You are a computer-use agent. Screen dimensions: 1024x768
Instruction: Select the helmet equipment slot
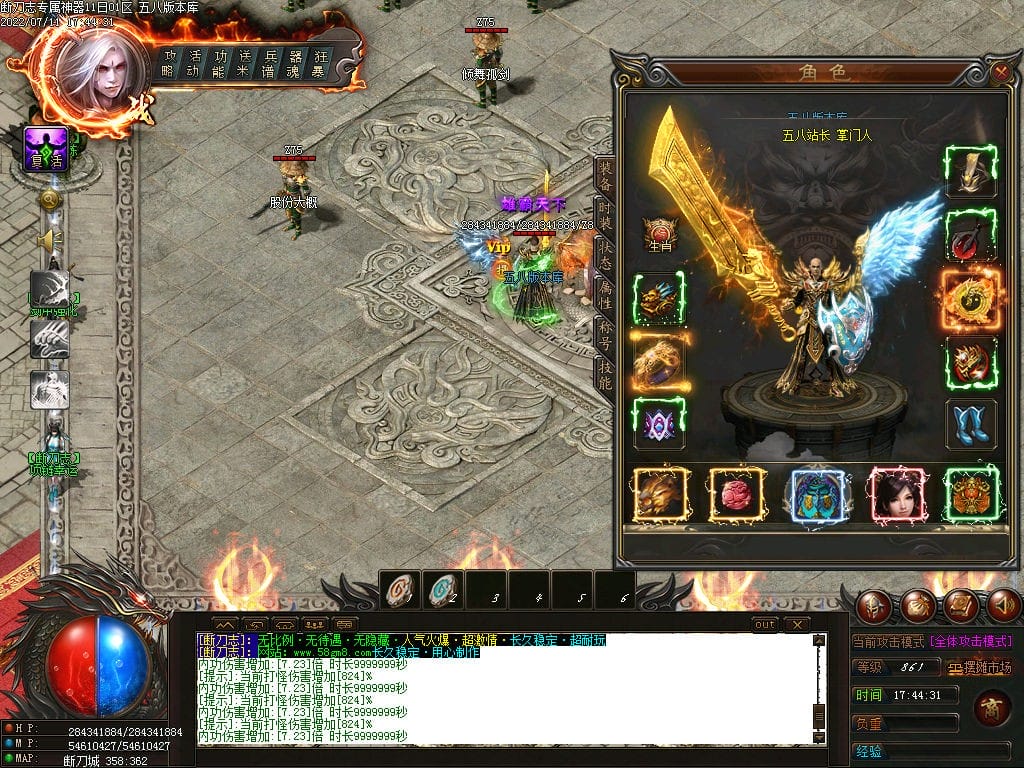tap(970, 172)
